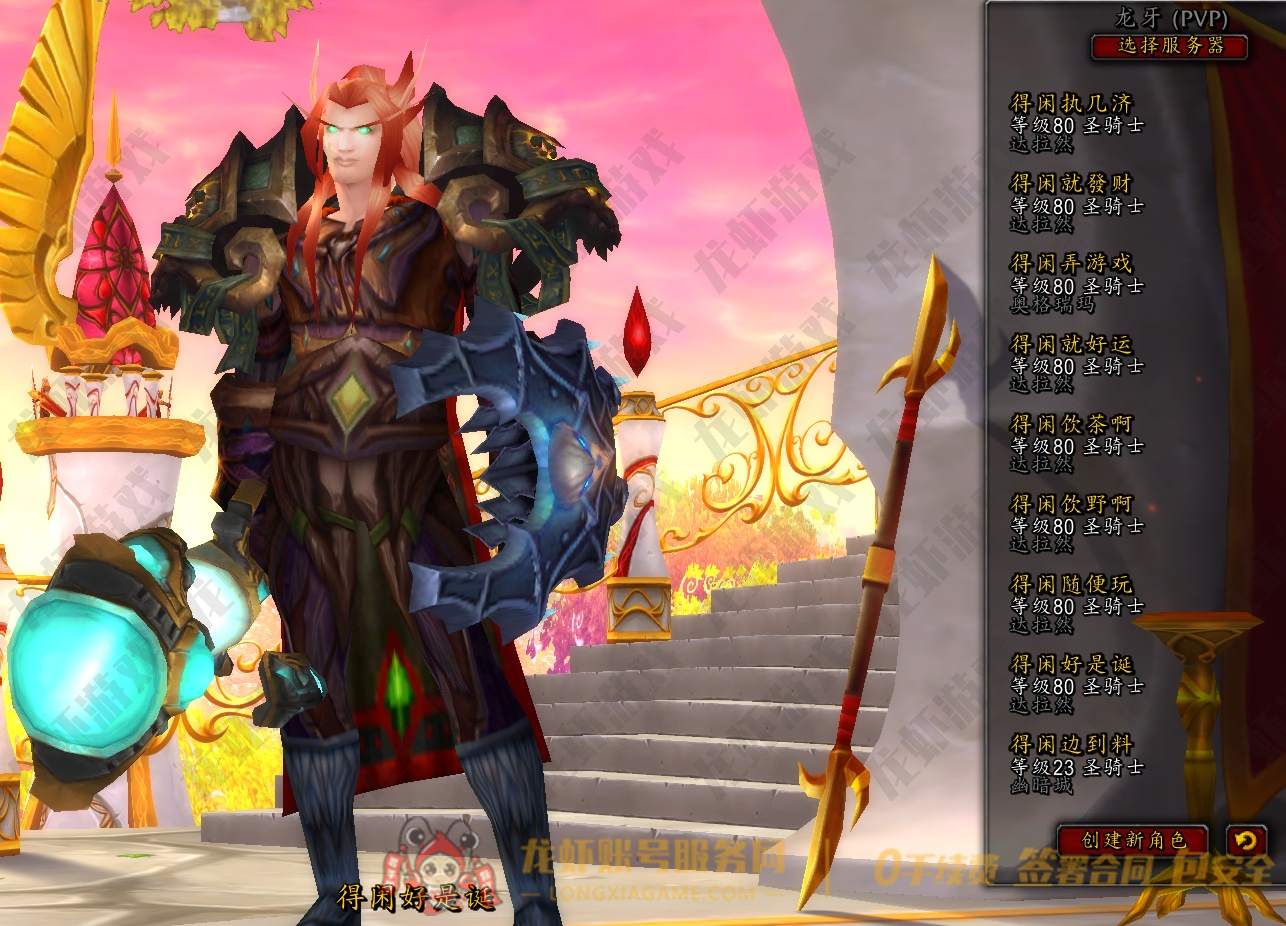Choose the level 23 character 得闲边到料
This screenshot has width=1286, height=926.
pyautogui.click(x=1076, y=763)
